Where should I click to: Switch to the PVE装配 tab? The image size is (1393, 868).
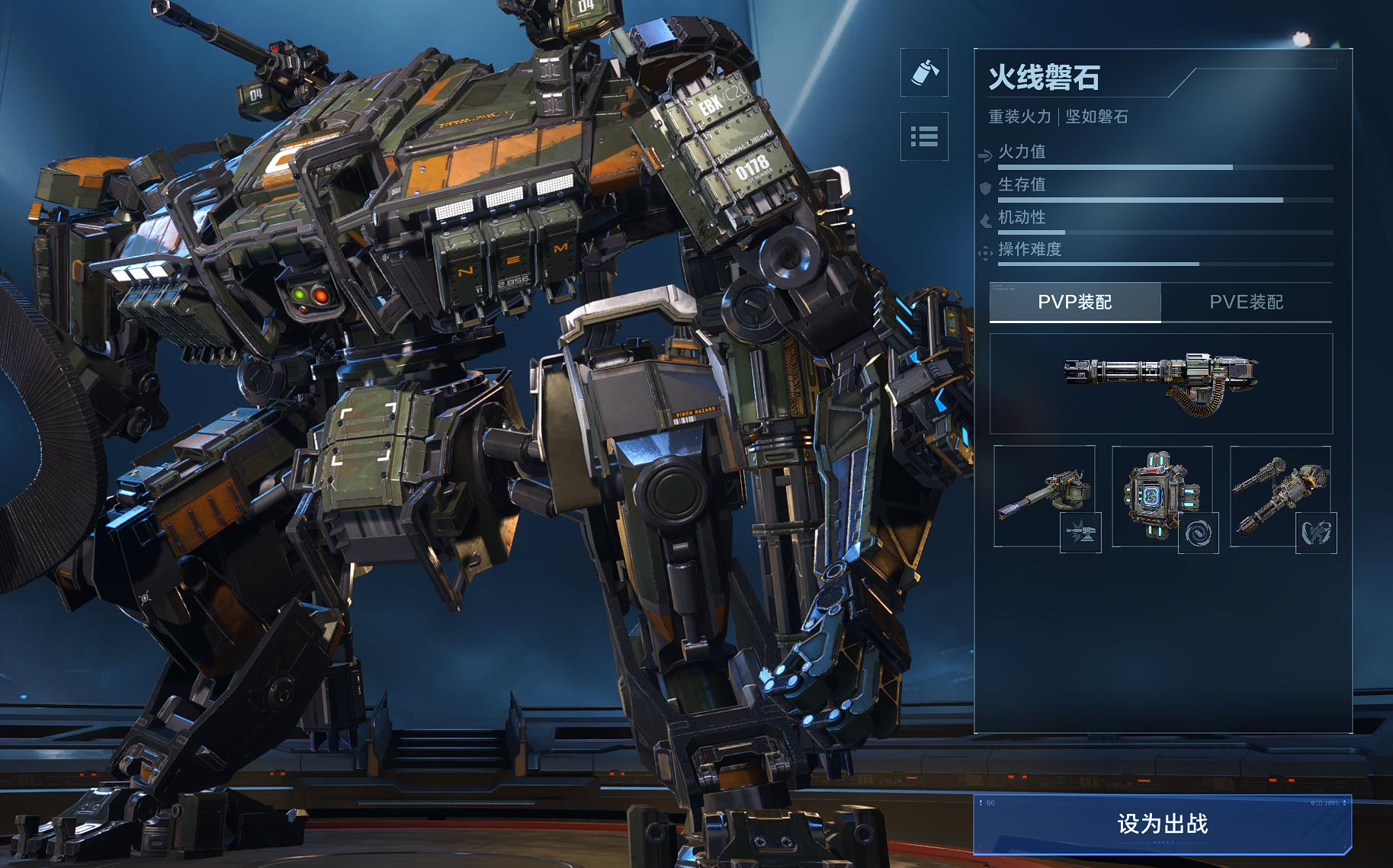click(1246, 303)
